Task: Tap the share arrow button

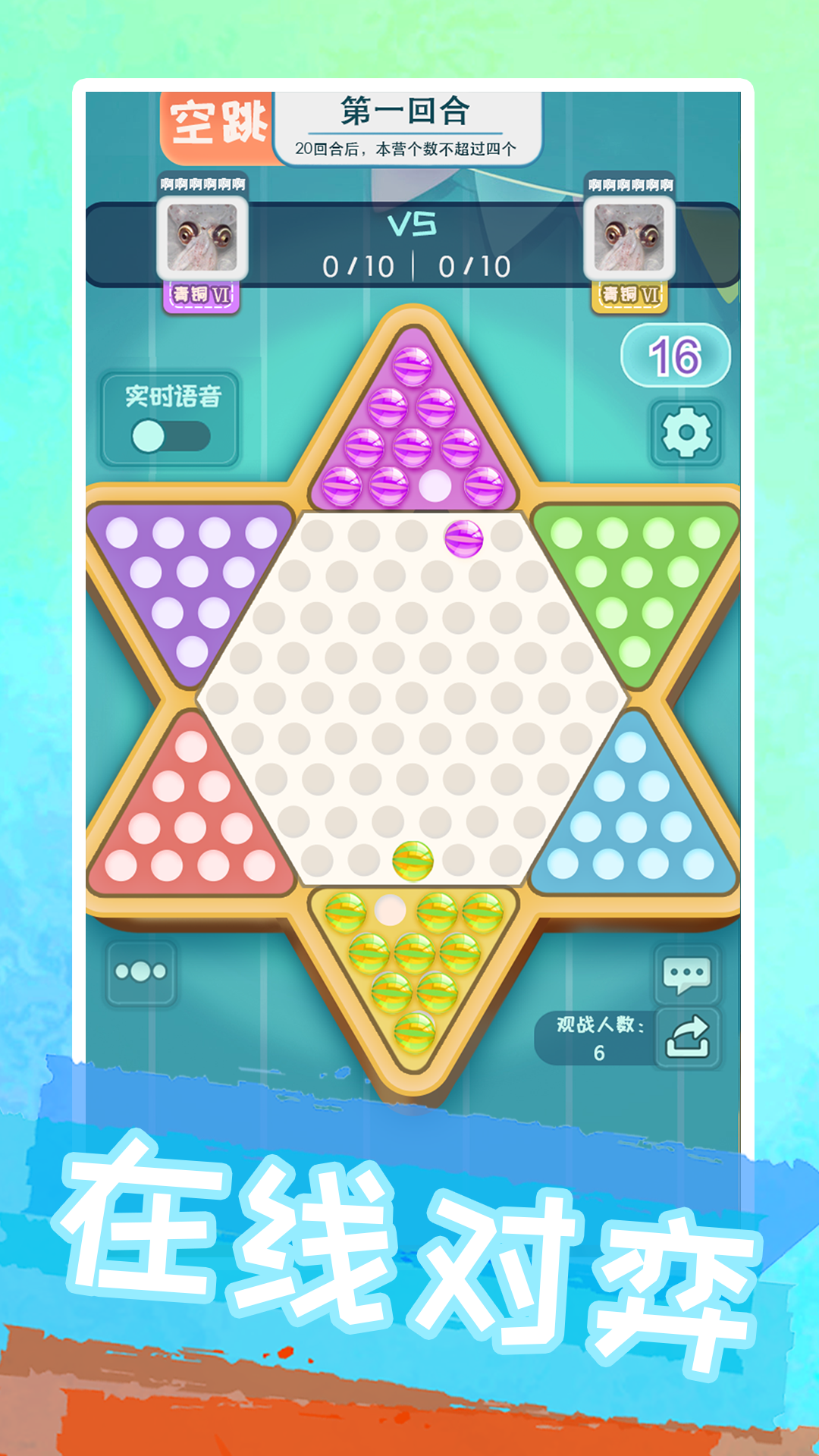Action: tap(687, 1037)
